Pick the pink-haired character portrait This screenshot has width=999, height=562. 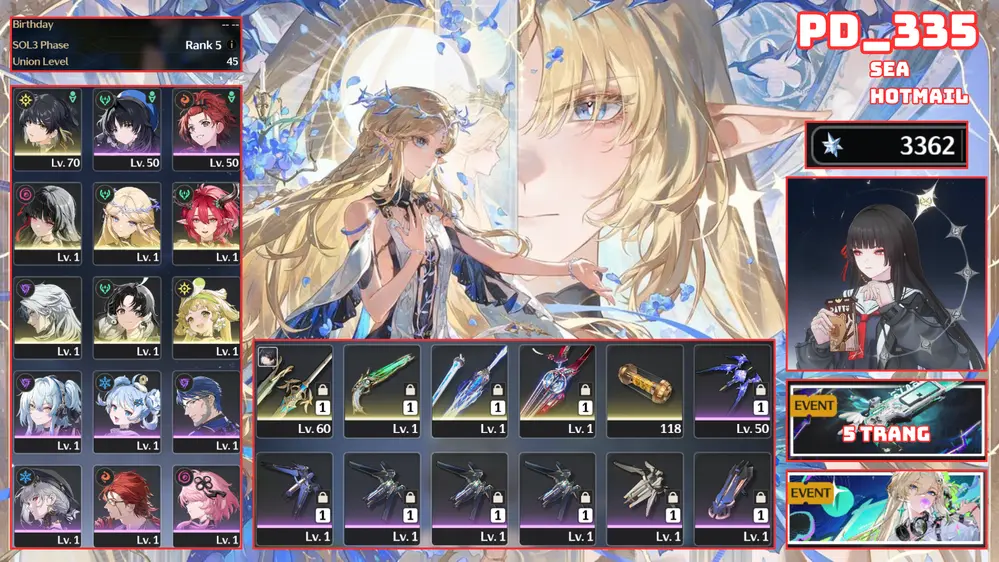click(206, 505)
